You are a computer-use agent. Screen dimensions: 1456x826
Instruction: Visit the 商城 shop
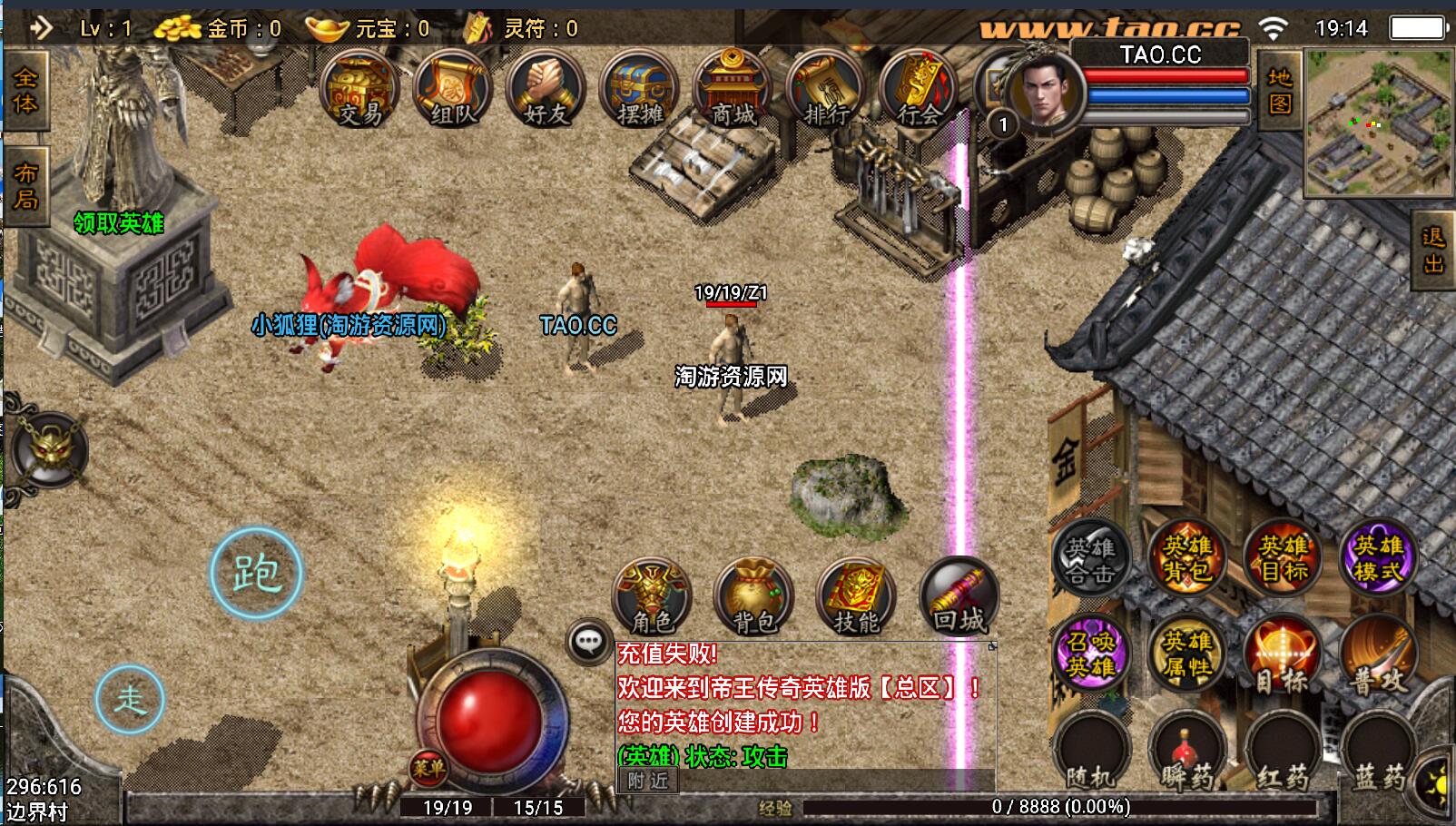pos(733,90)
